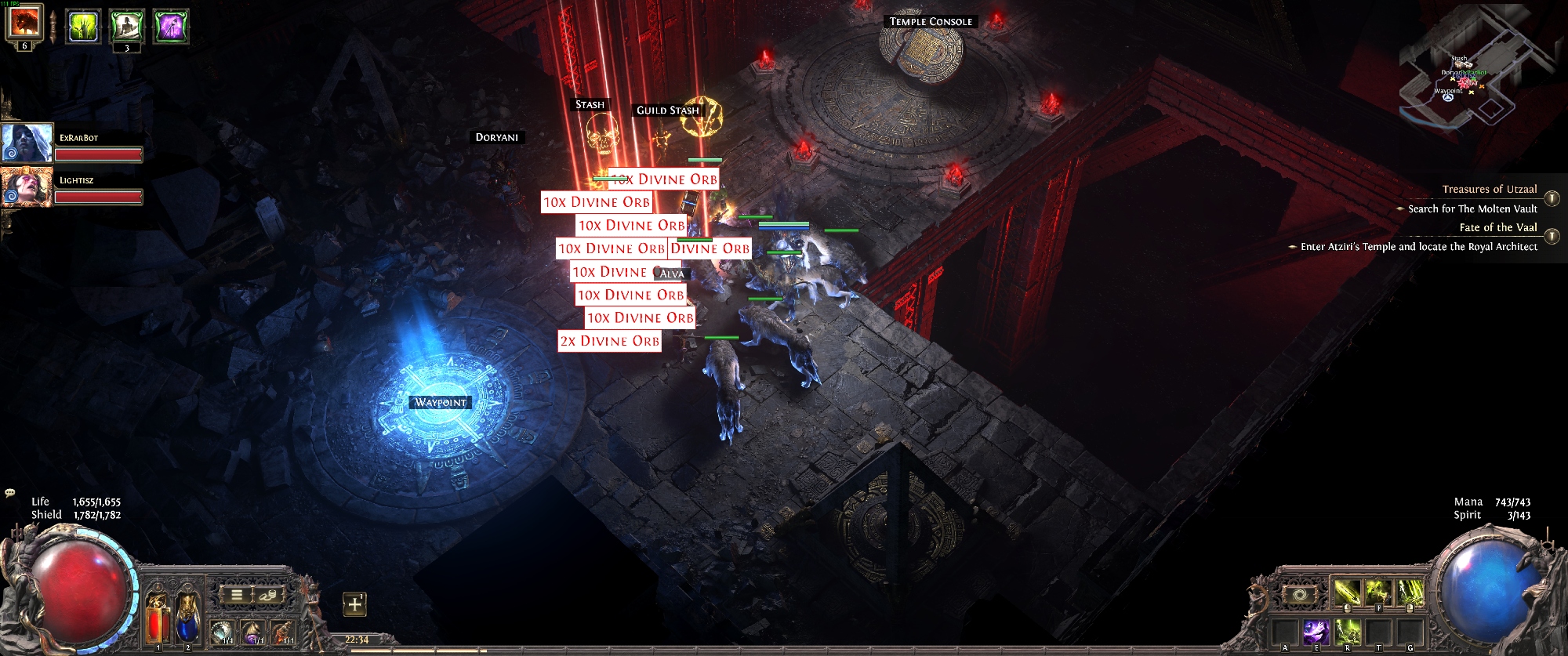
Task: Select the silver shell charm slot
Action: point(222,630)
